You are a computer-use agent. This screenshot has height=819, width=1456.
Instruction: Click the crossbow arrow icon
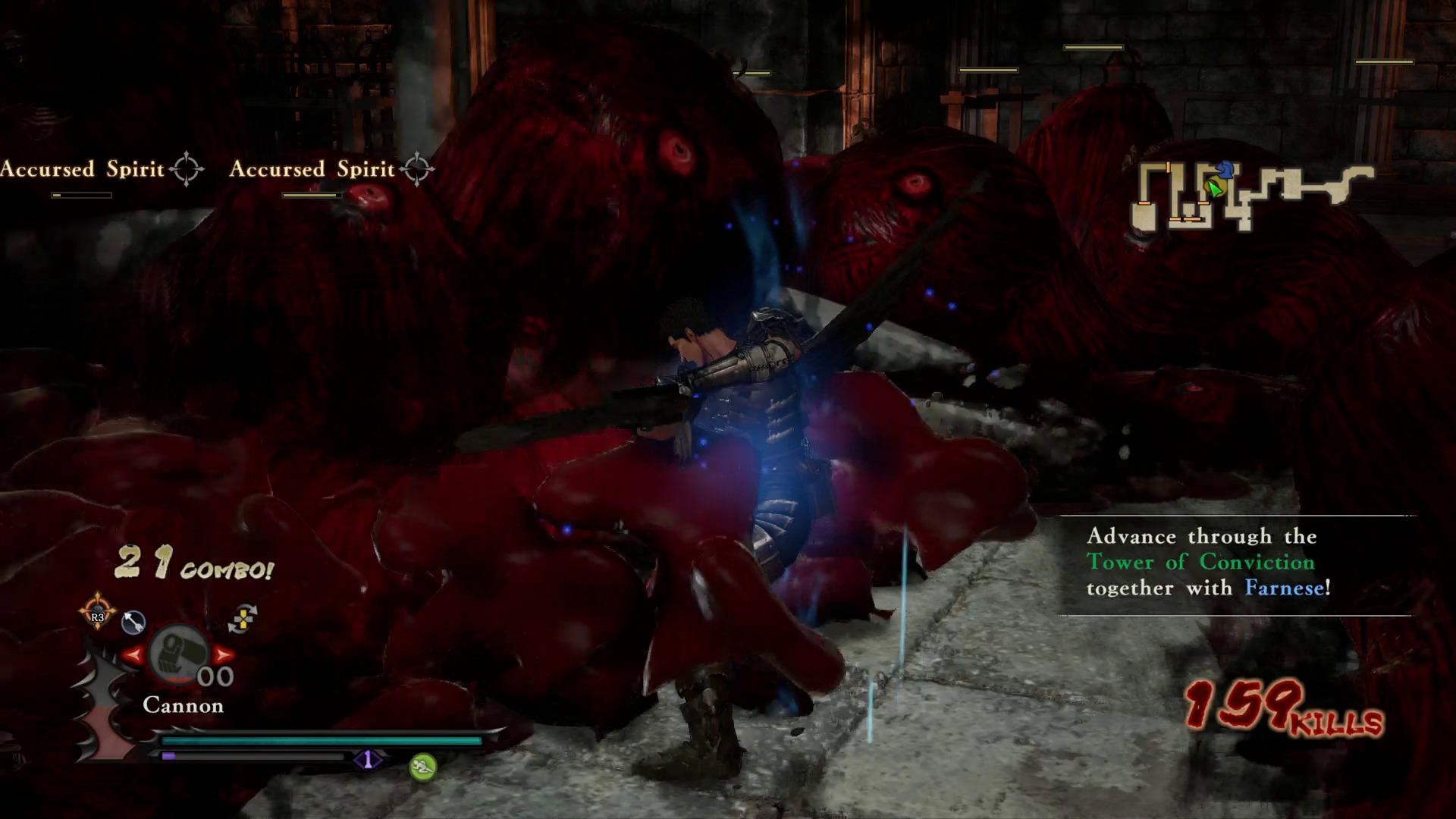[133, 623]
